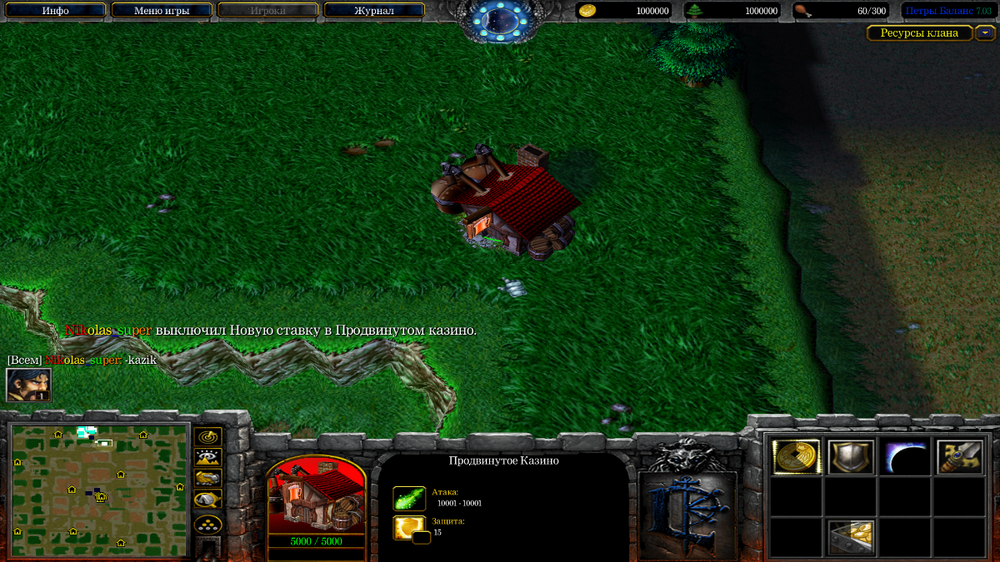Activate the silver shield command icon
This screenshot has width=1000, height=562.
850,457
